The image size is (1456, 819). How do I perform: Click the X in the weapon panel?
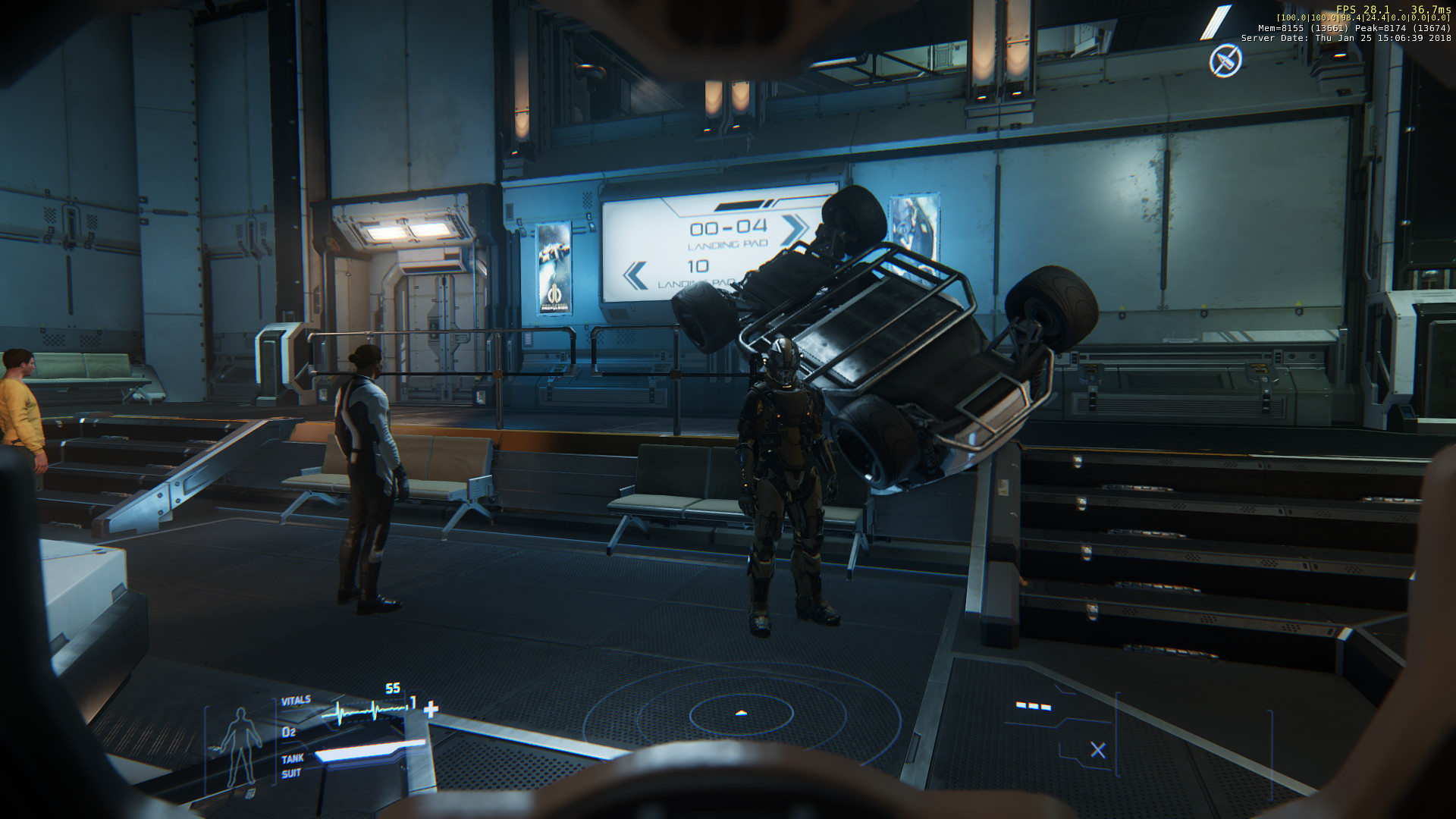point(1097,750)
